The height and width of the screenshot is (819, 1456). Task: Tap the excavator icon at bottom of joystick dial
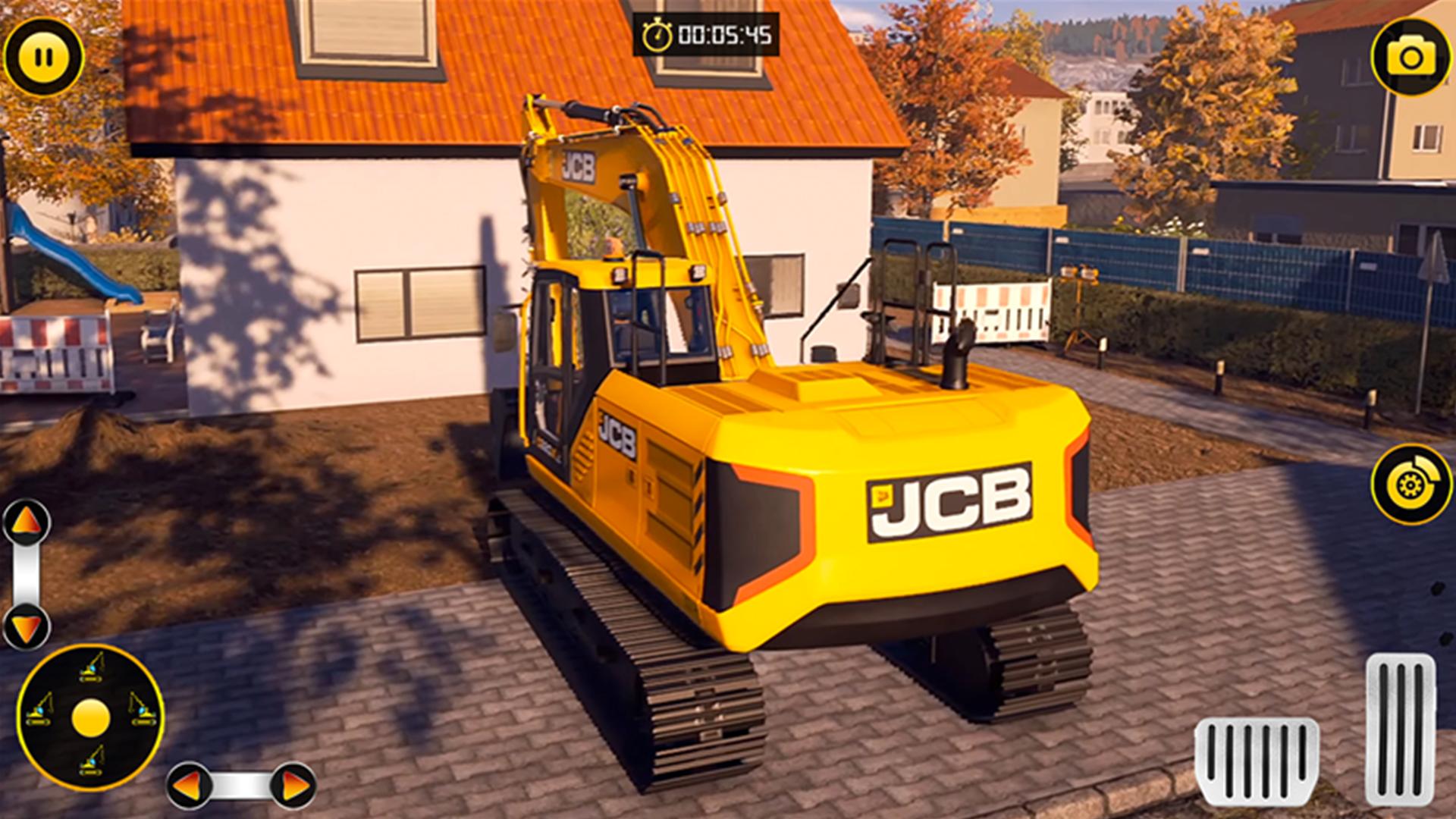point(91,762)
